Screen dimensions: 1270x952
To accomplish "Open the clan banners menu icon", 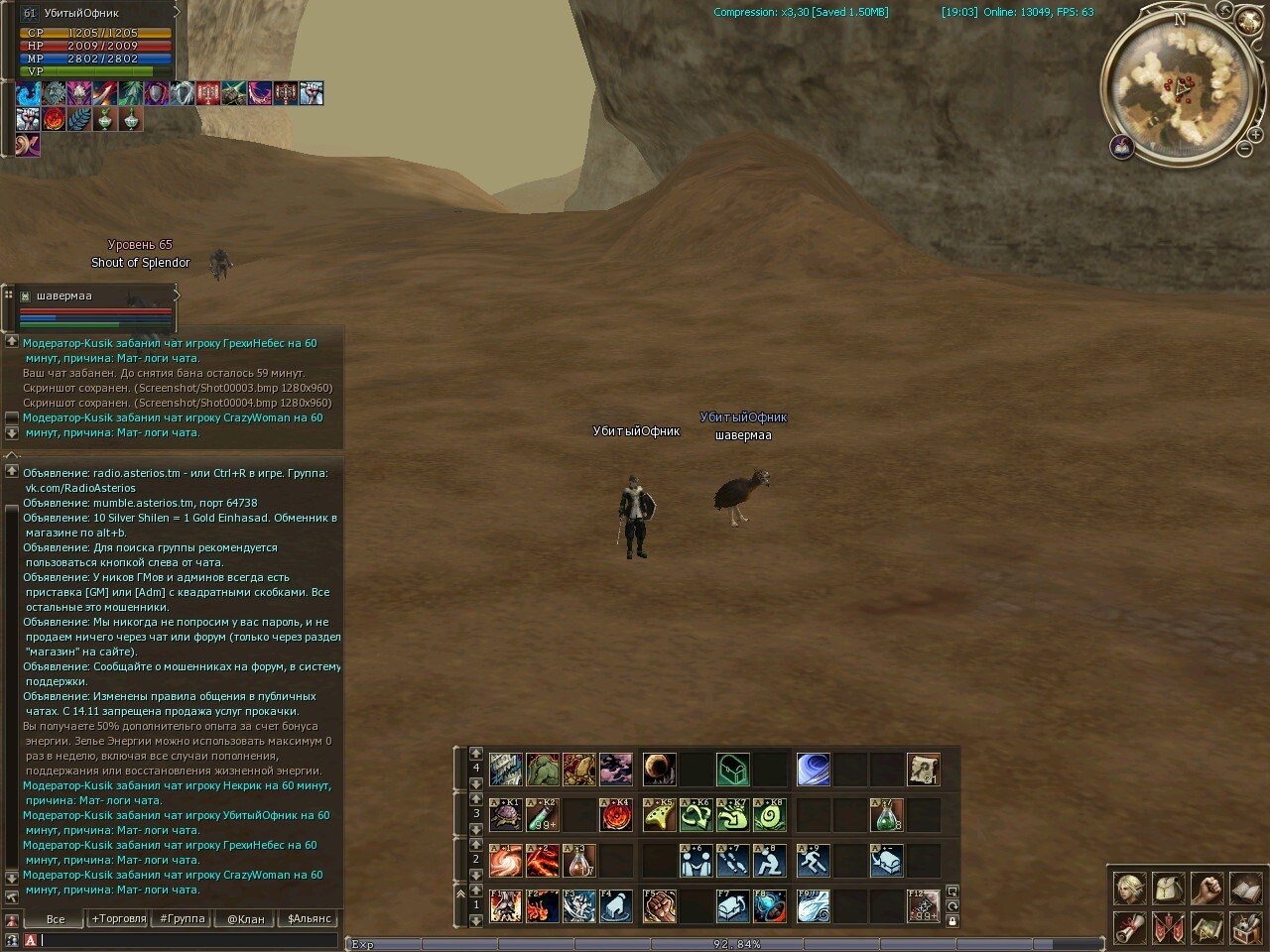I will pos(1168,928).
